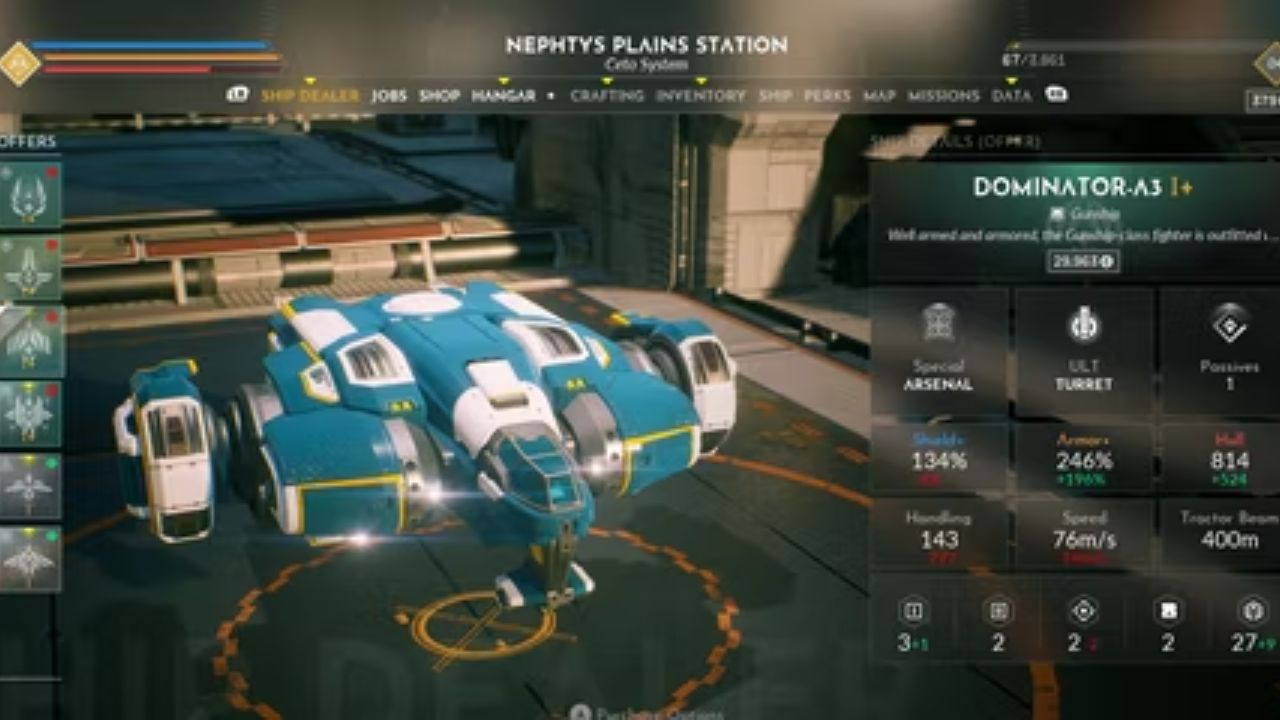Open the Perks tab
Image resolution: width=1280 pixels, height=720 pixels.
pyautogui.click(x=827, y=96)
